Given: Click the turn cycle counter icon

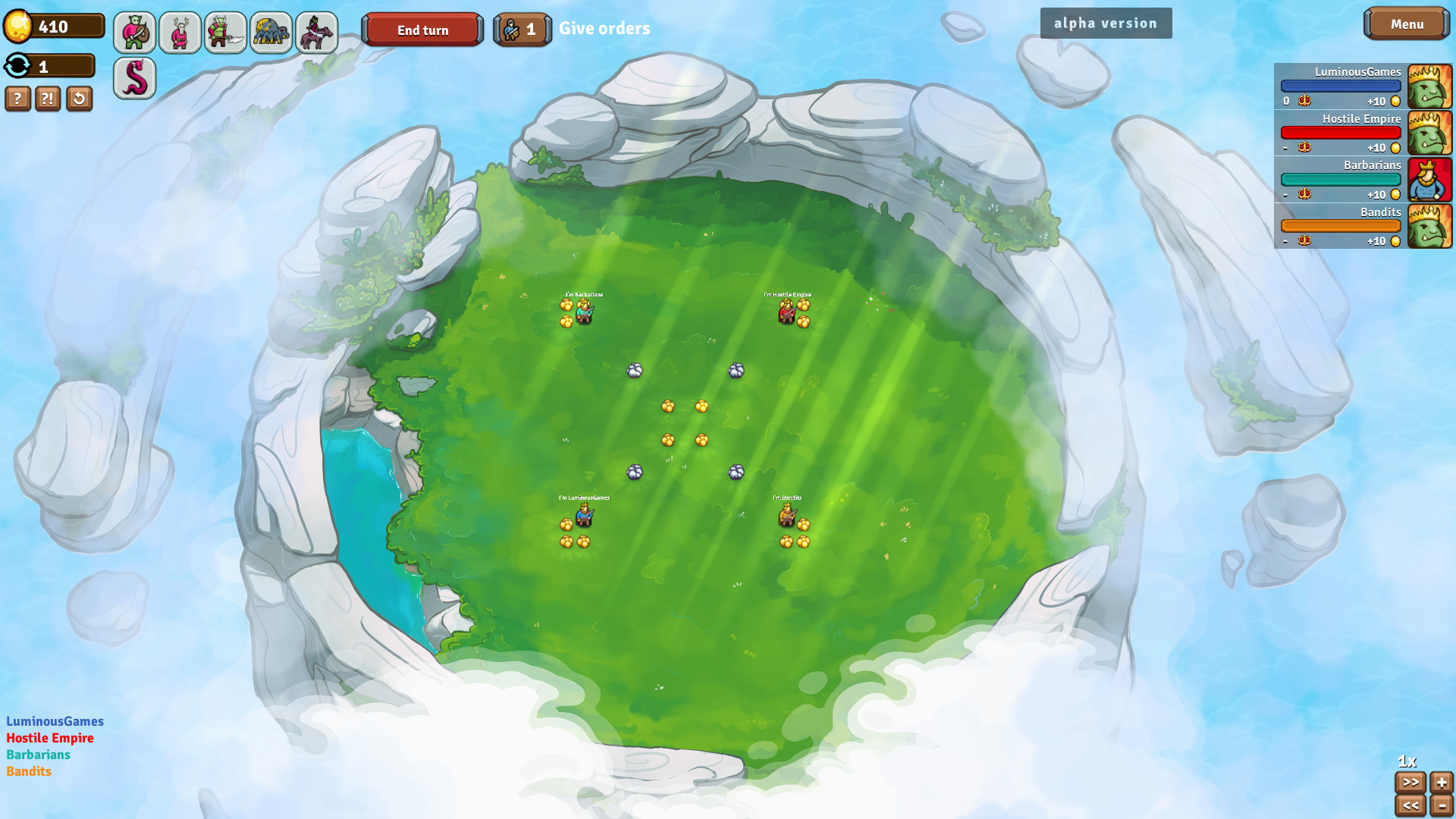Looking at the screenshot, I should (17, 66).
